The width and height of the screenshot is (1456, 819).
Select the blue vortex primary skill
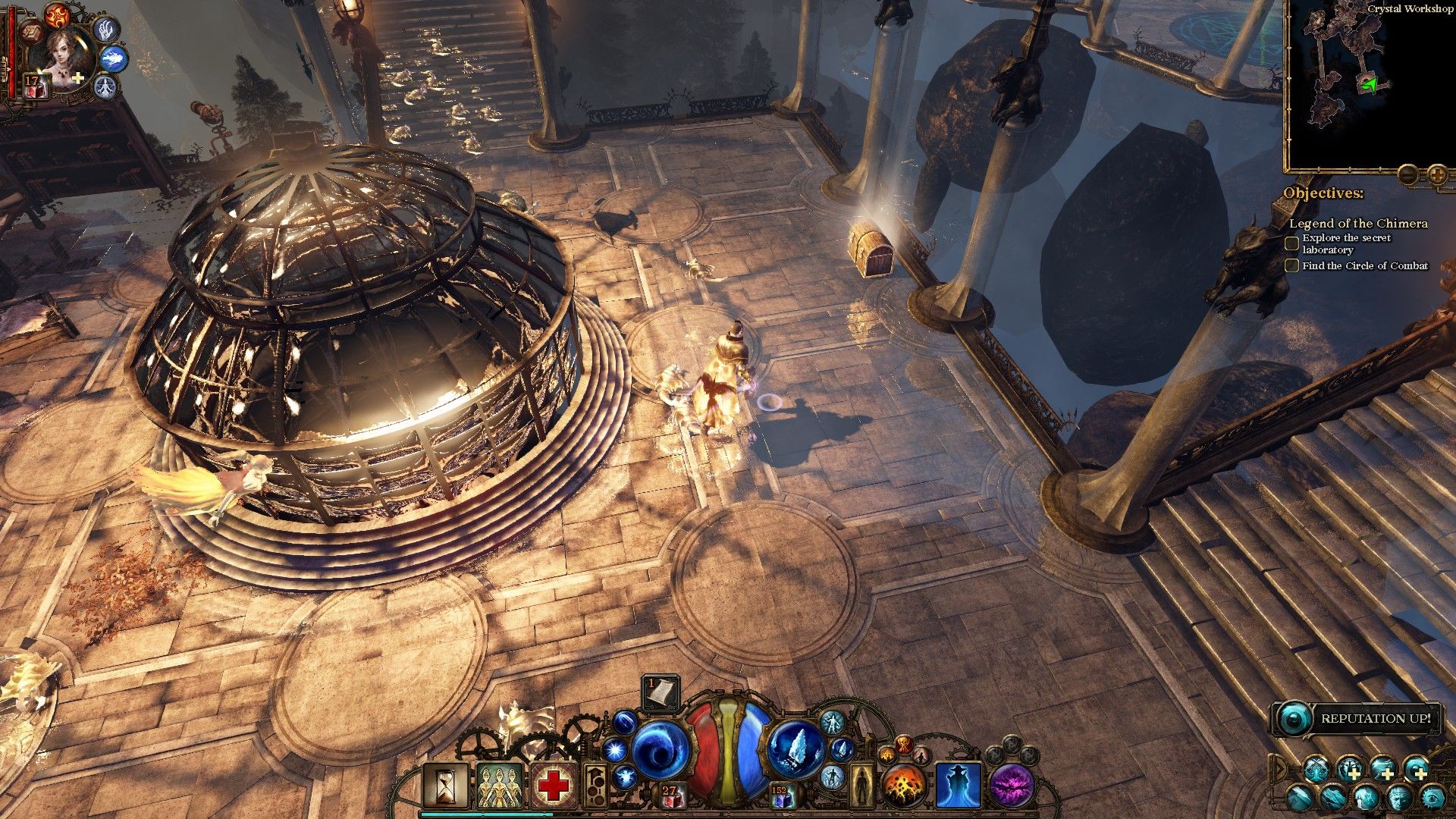(x=659, y=750)
